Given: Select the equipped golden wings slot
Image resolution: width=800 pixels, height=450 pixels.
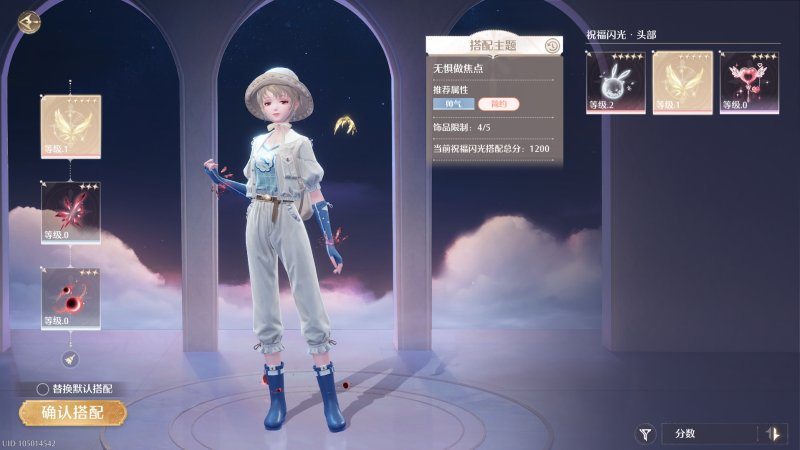Looking at the screenshot, I should click(70, 126).
